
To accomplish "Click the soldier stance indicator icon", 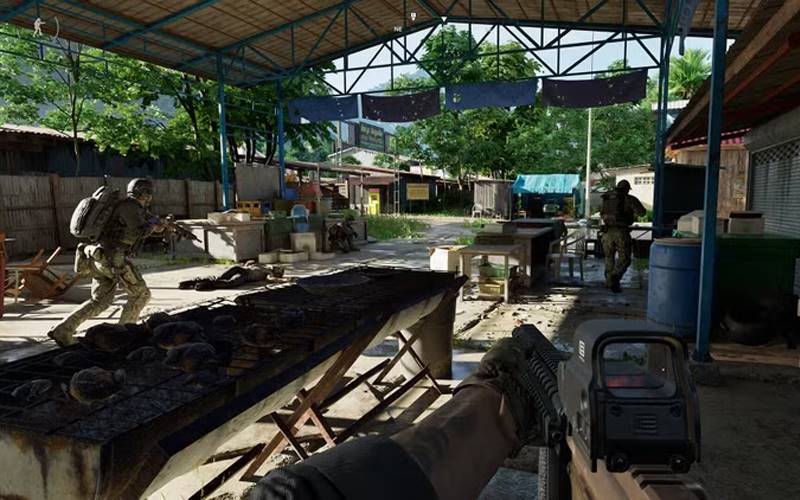I will 40,27.
